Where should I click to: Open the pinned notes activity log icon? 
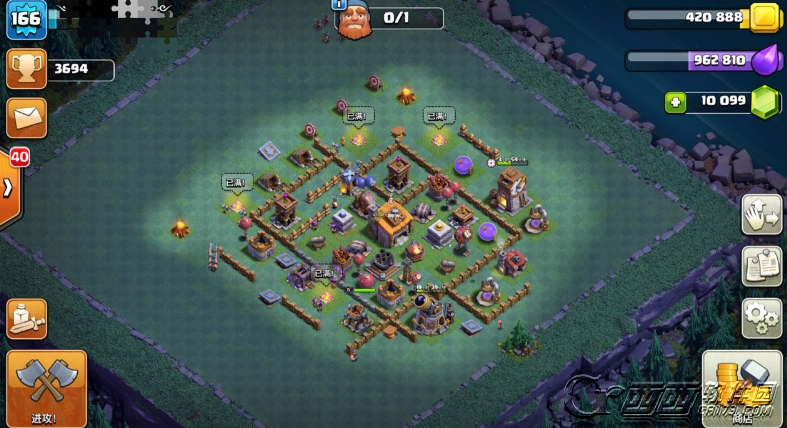[x=761, y=267]
